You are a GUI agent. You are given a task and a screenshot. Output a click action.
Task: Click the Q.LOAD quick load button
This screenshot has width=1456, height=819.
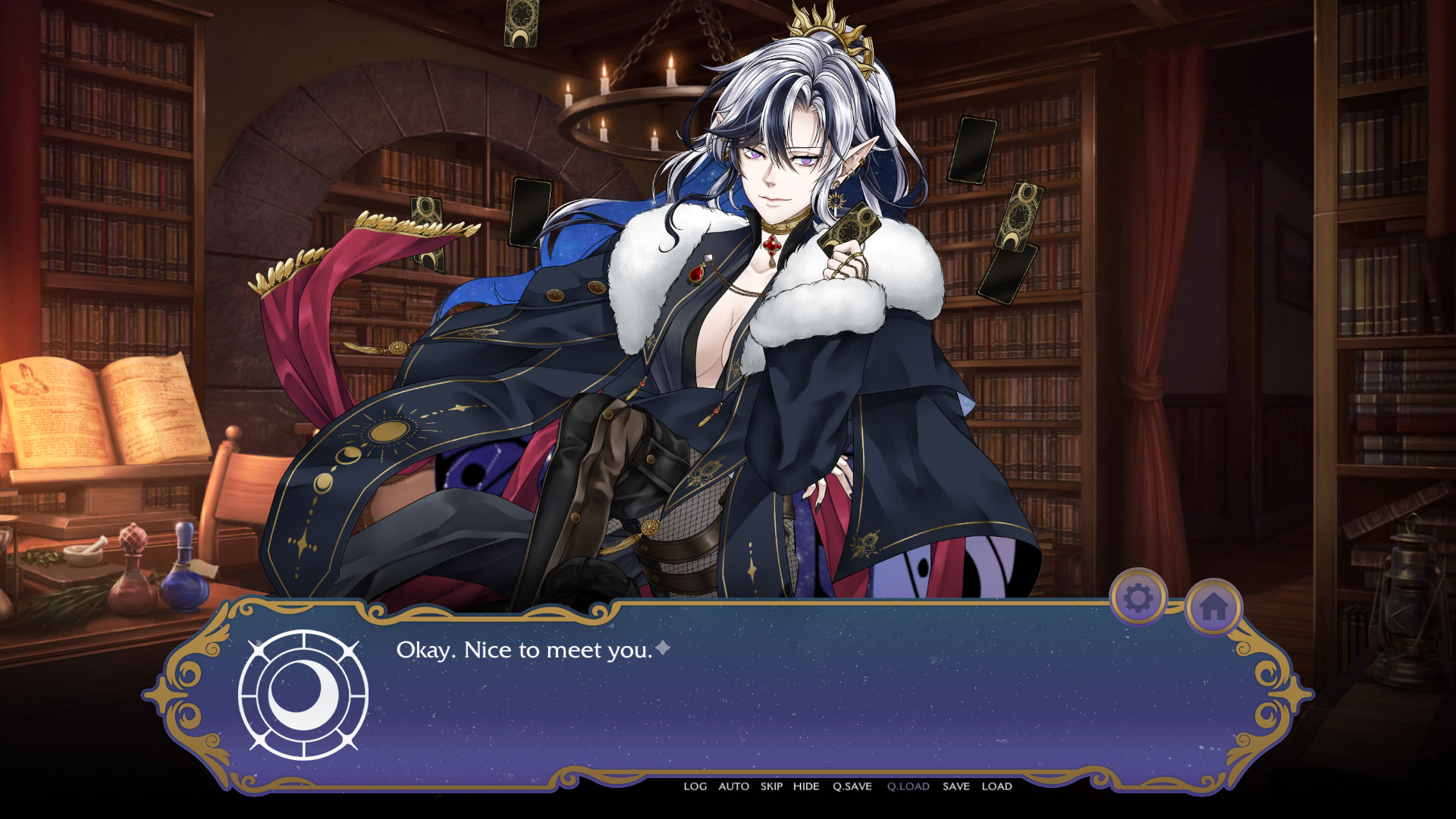908,786
